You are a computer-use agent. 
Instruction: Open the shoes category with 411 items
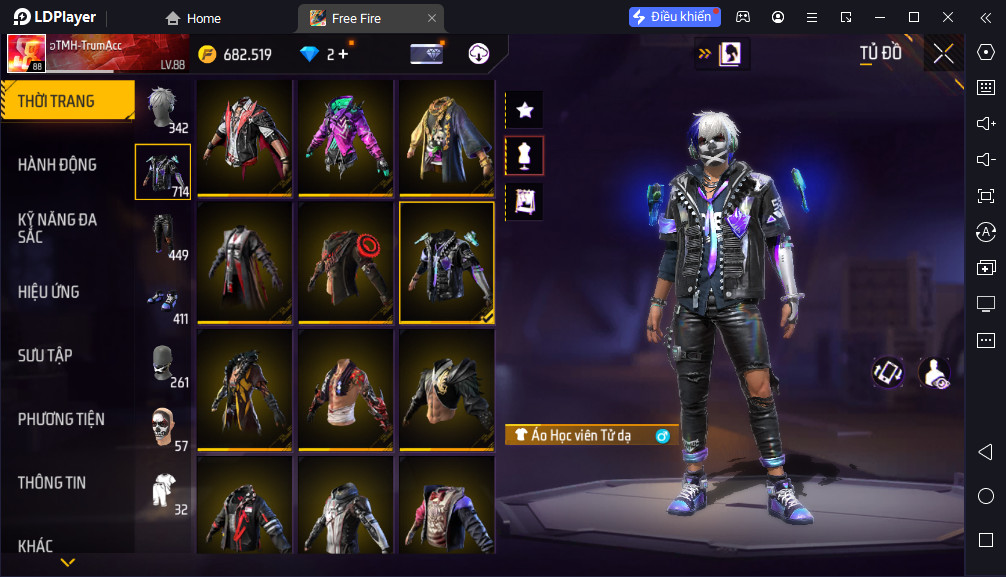point(163,299)
